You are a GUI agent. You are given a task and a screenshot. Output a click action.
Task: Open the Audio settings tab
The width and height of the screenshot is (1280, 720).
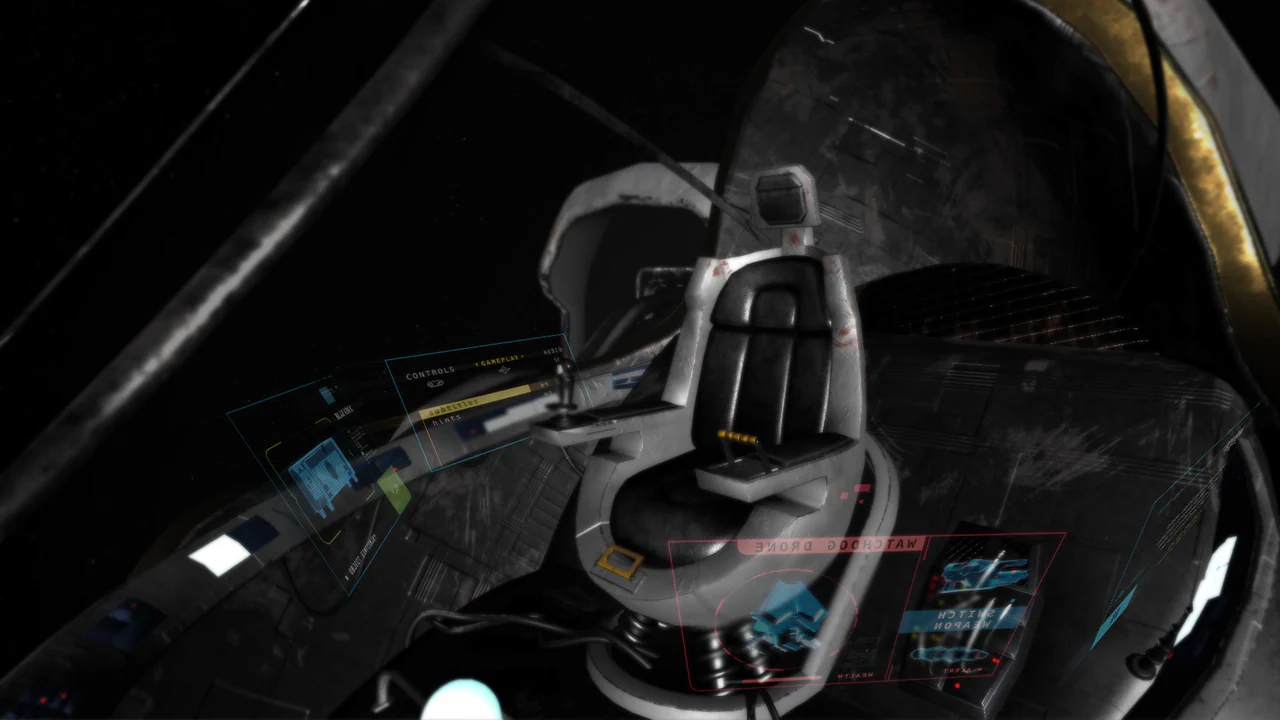[554, 351]
